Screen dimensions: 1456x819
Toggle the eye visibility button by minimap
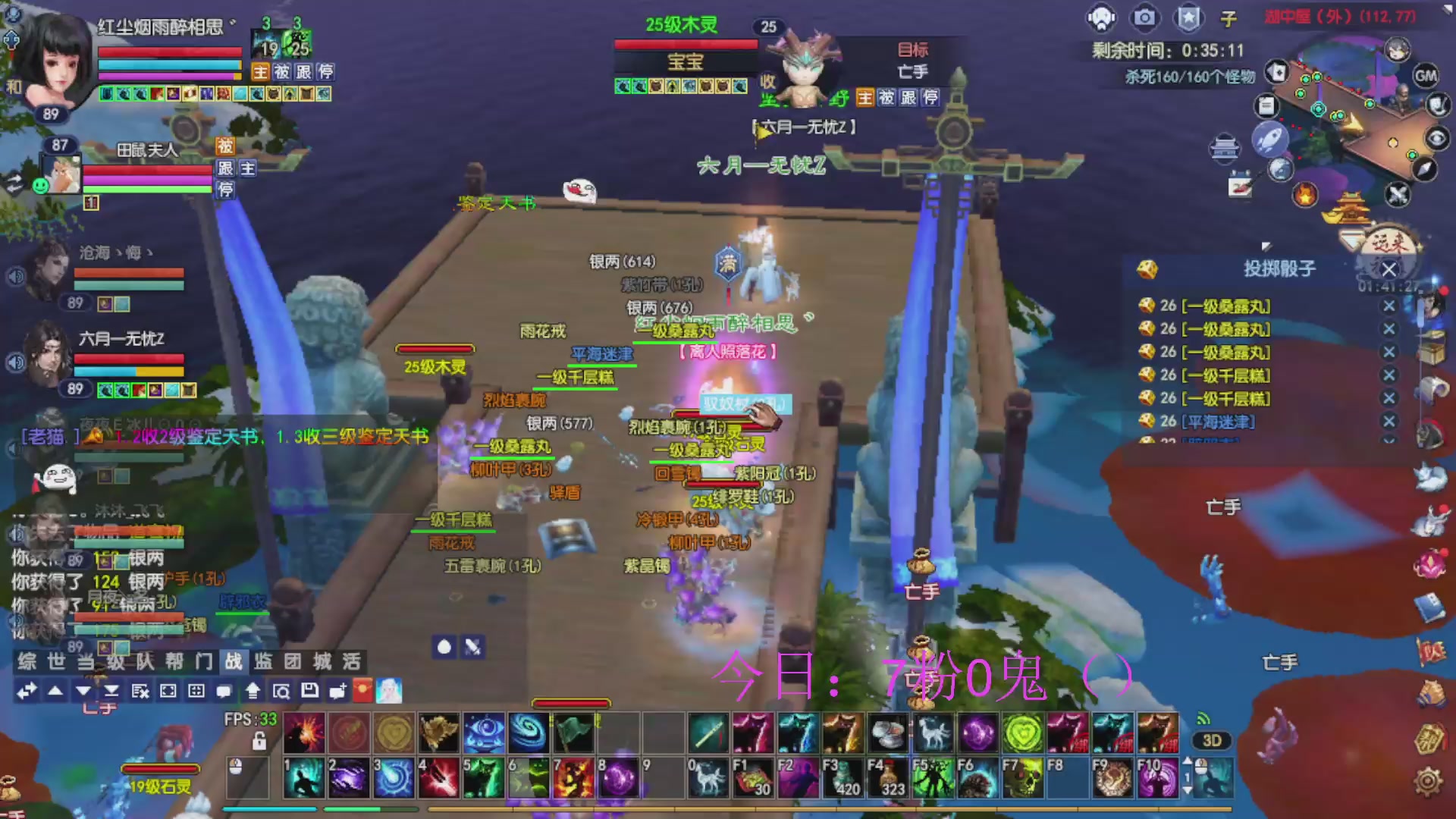[x=1436, y=138]
